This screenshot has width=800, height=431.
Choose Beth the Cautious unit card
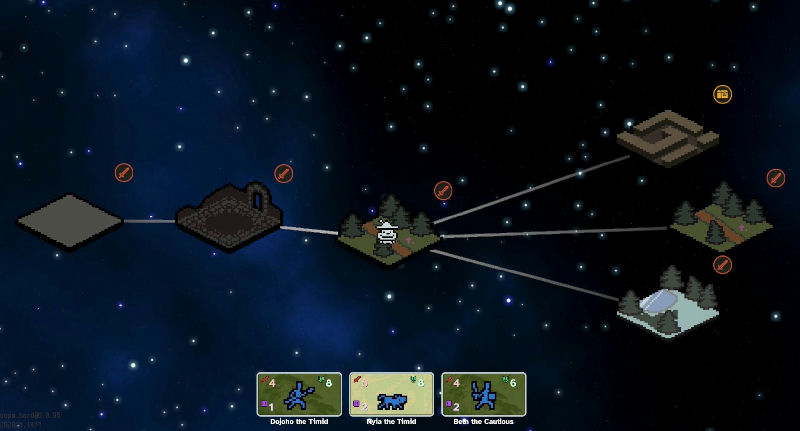pyautogui.click(x=483, y=394)
